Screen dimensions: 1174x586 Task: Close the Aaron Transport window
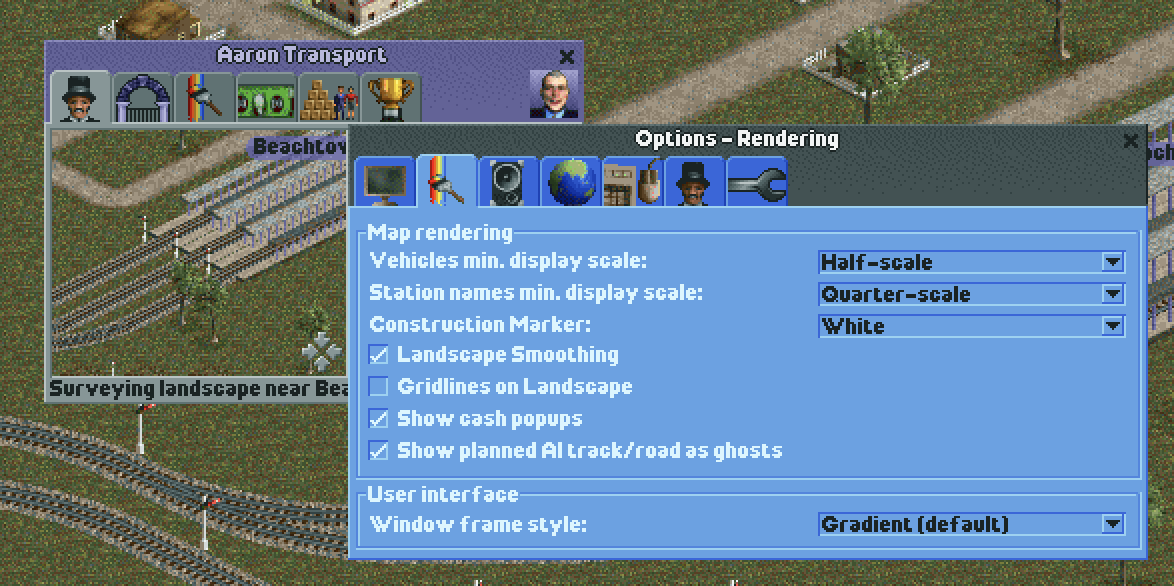pyautogui.click(x=567, y=57)
